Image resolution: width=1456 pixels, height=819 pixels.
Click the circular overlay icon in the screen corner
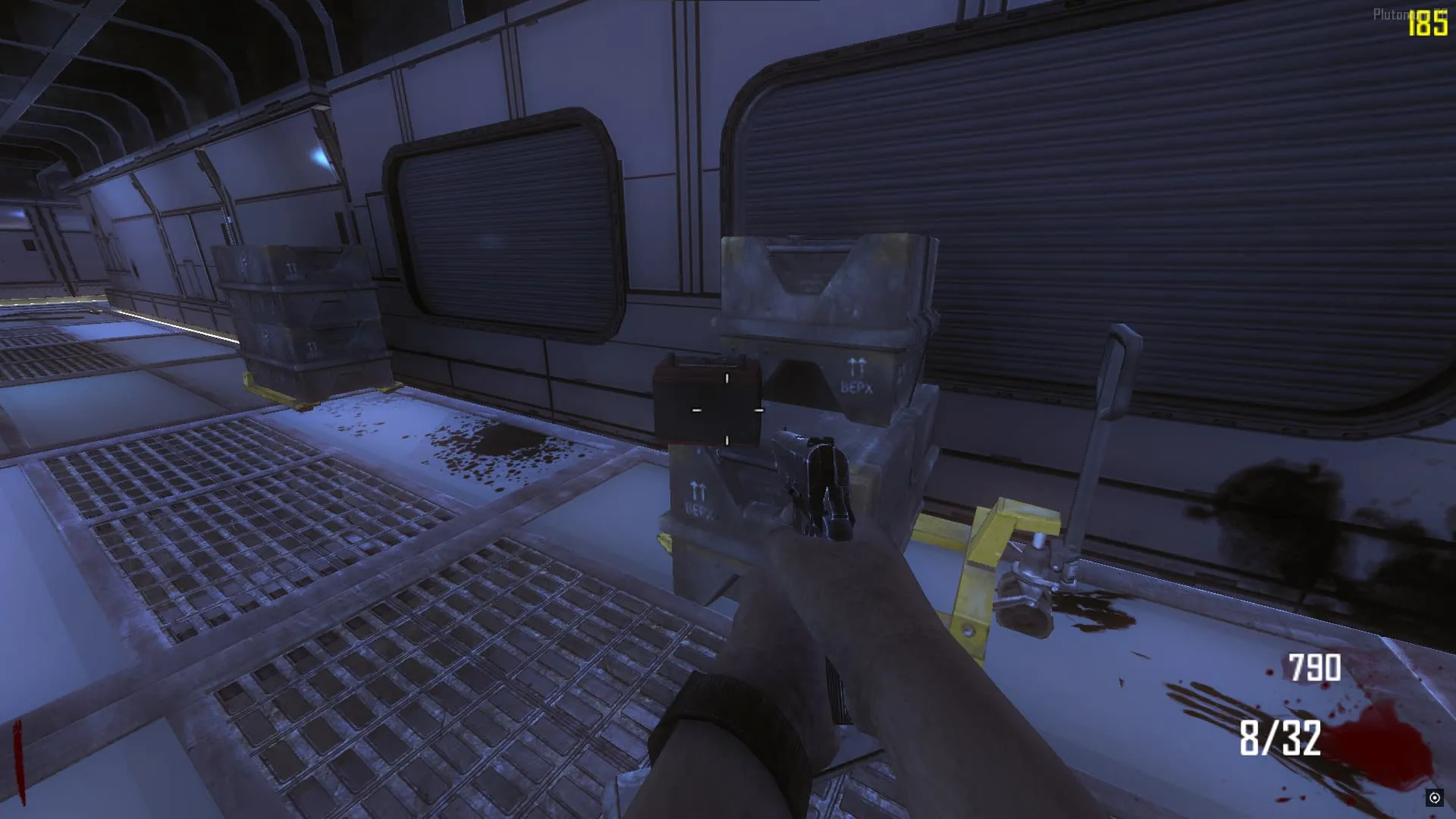1434,797
